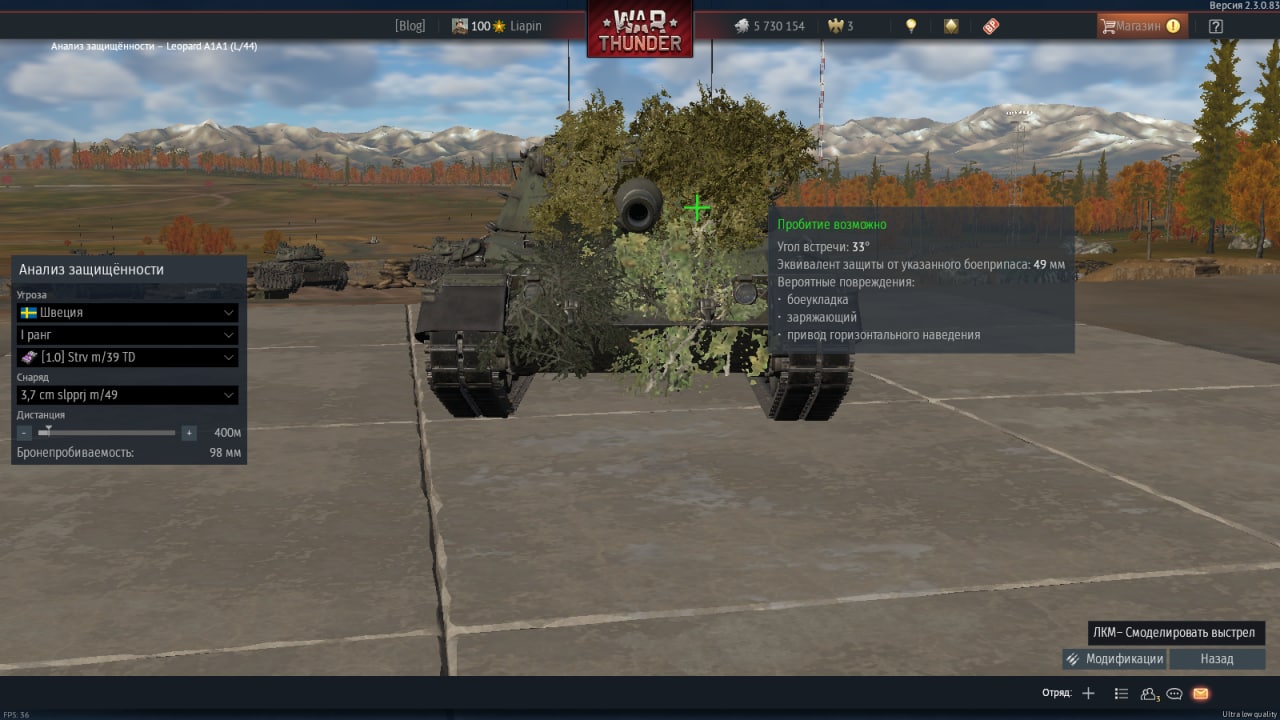Increase distance with the plus button
Screen dimensions: 1280x720
189,433
